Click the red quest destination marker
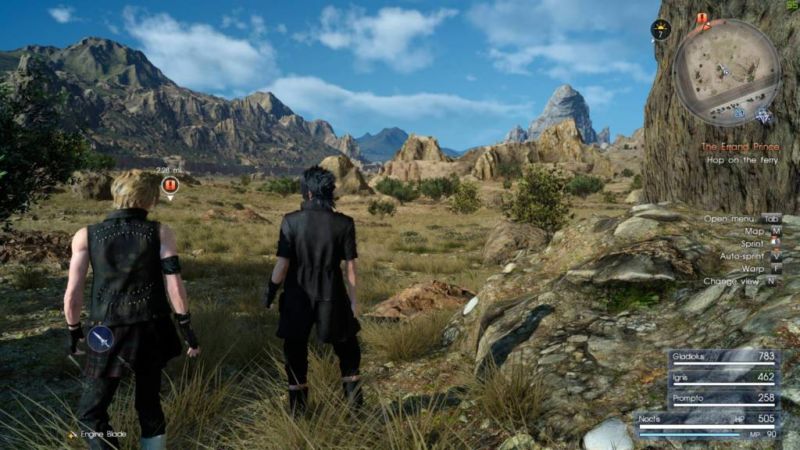 pyautogui.click(x=170, y=185)
